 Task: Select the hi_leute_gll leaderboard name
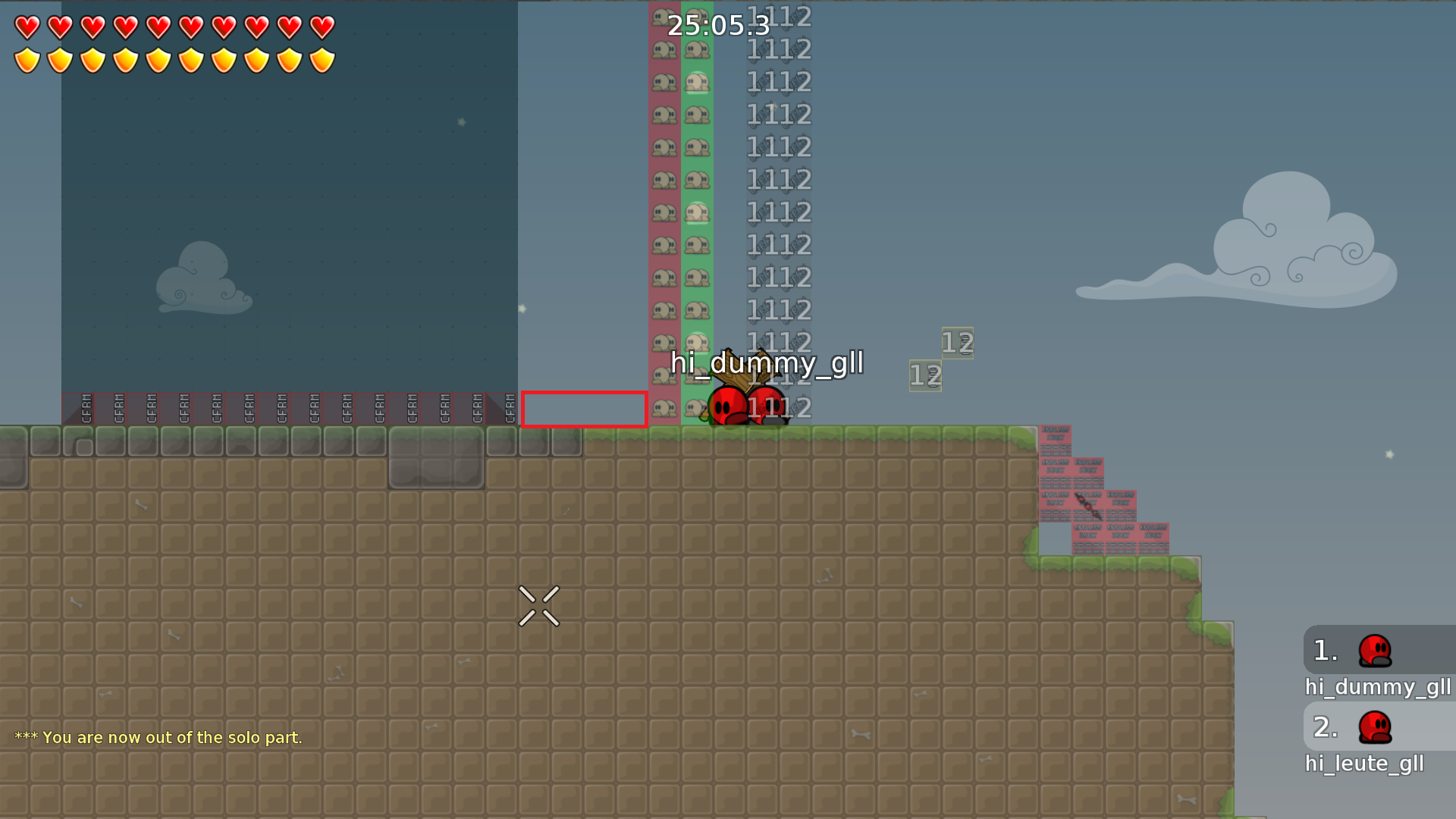[x=1364, y=764]
